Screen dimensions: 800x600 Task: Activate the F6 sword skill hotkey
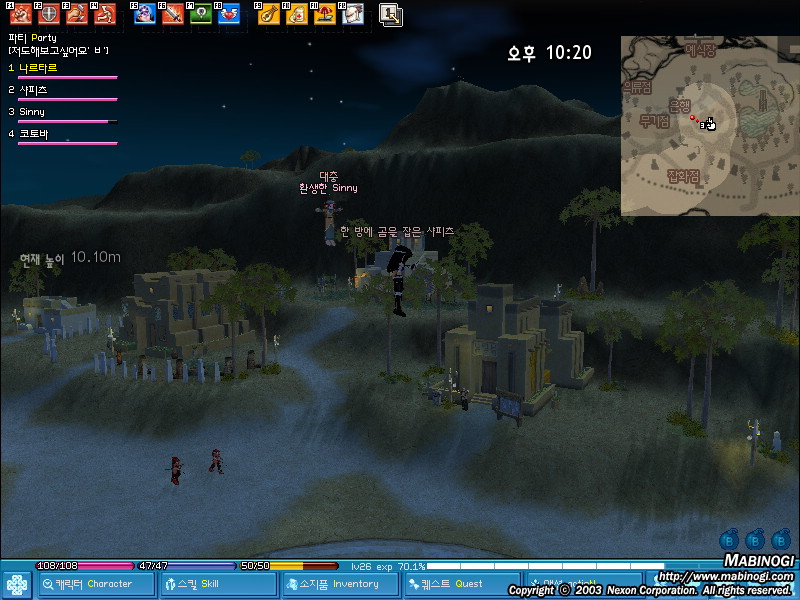(173, 14)
